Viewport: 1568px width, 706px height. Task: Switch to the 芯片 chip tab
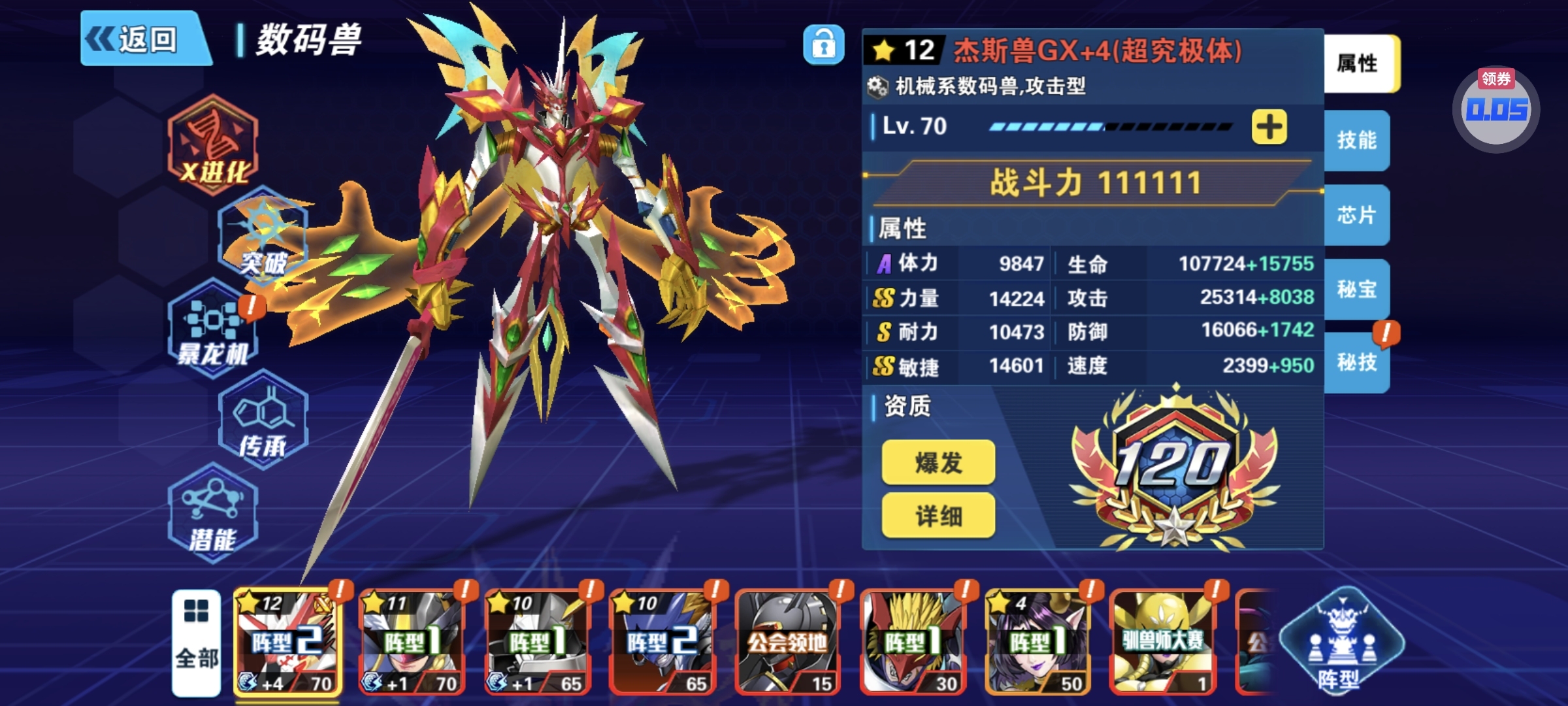(x=1356, y=214)
